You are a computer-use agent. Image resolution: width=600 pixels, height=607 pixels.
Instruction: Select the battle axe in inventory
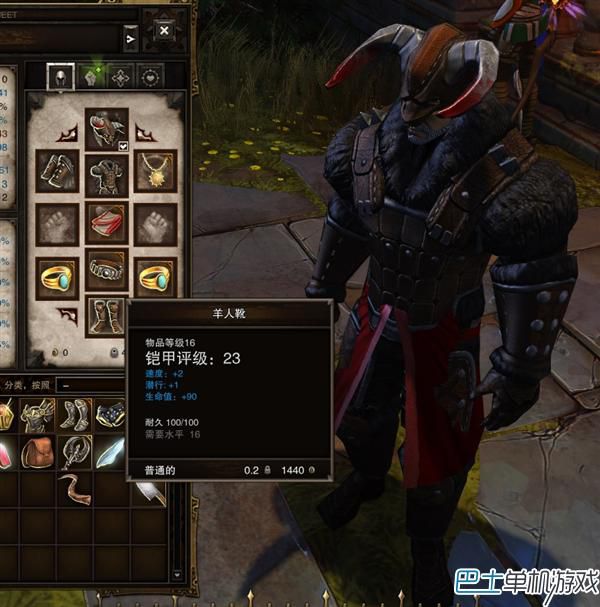point(75,452)
